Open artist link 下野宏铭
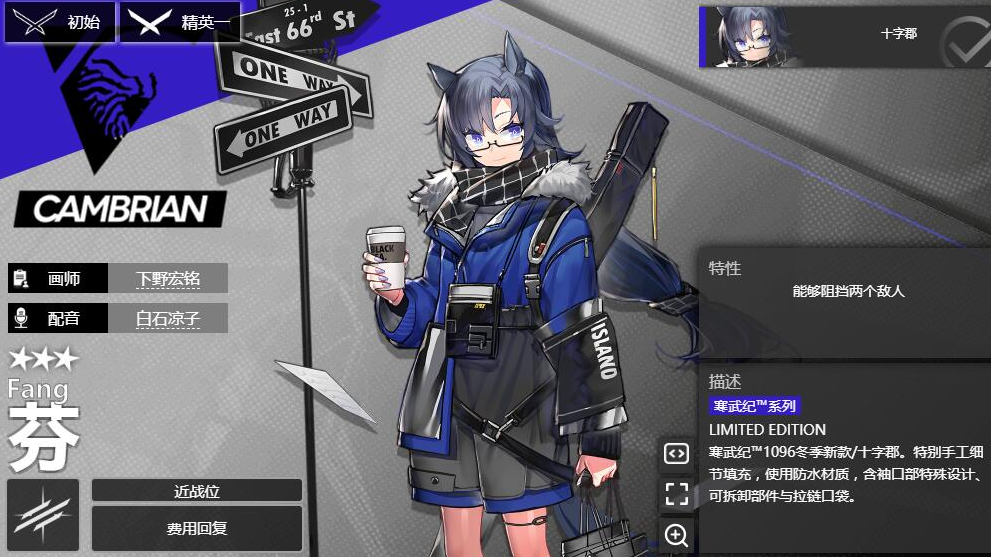 [168, 279]
